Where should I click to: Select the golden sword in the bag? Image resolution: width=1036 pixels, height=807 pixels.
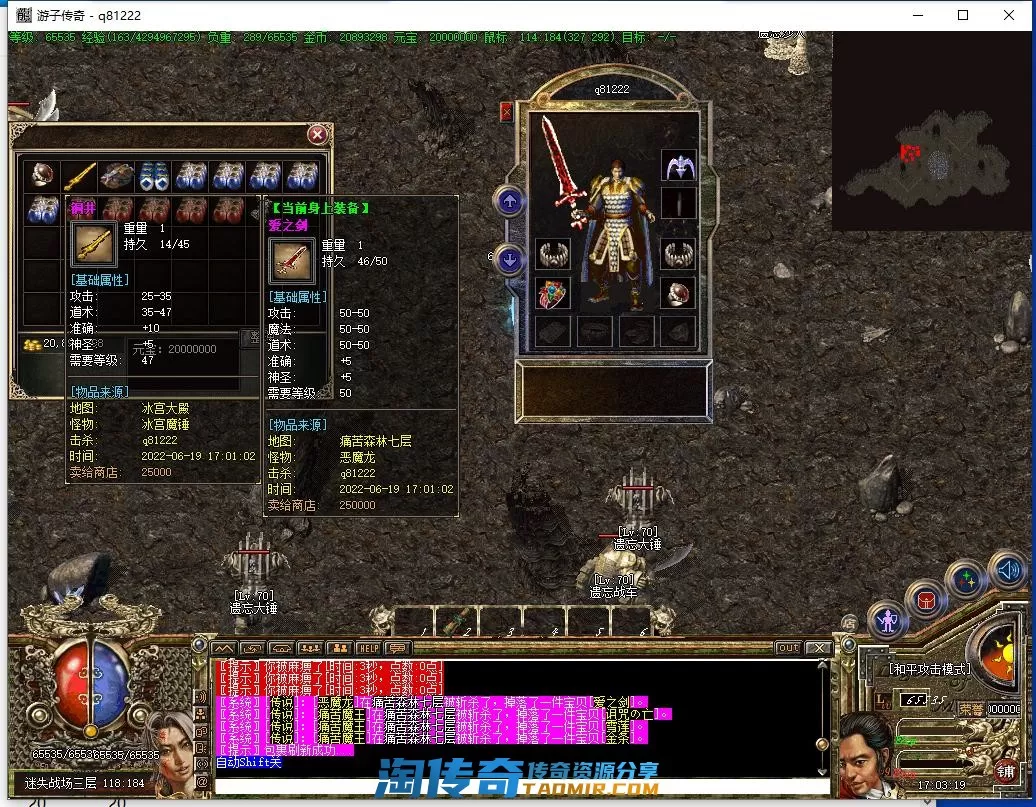[80, 177]
